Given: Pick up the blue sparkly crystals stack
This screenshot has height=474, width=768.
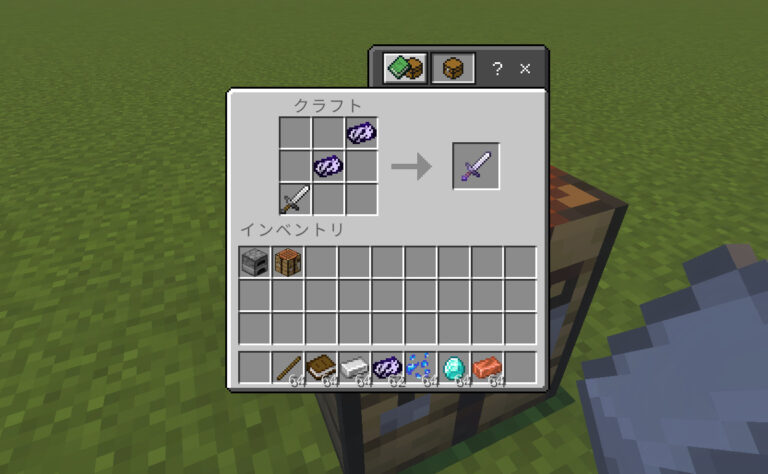Looking at the screenshot, I should [421, 367].
